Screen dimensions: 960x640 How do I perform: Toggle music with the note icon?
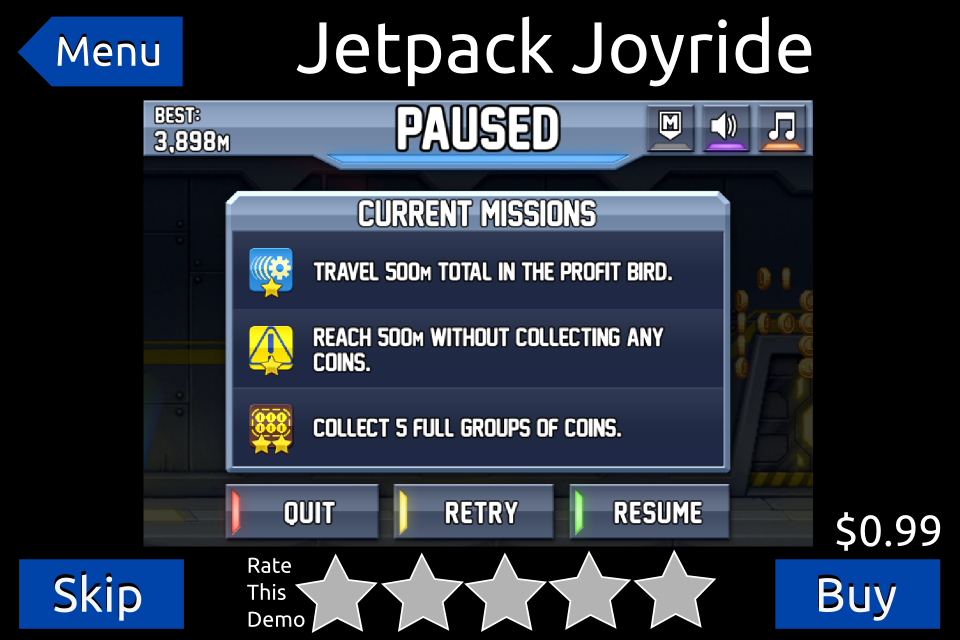[x=782, y=128]
